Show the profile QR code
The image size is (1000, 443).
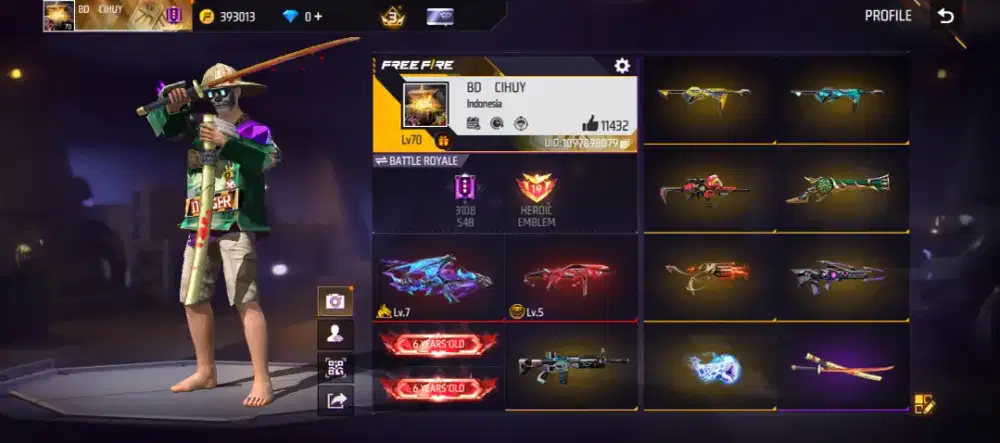pos(334,367)
